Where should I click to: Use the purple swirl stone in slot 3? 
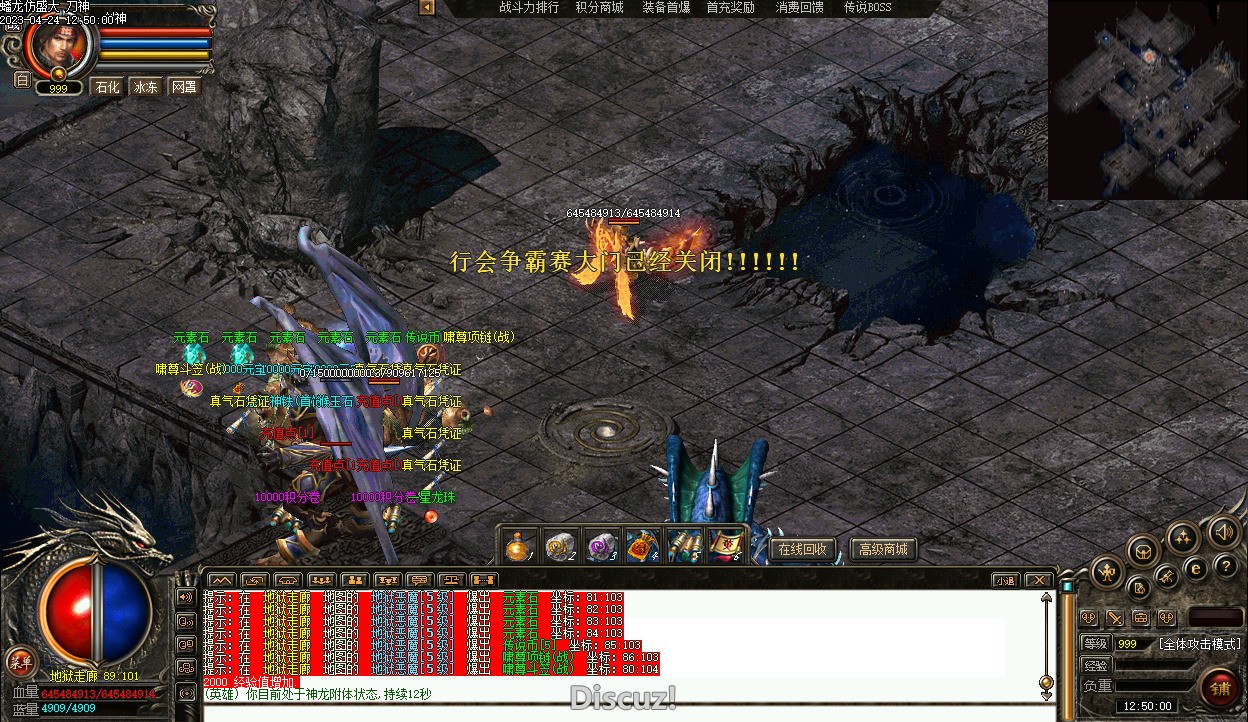(600, 546)
